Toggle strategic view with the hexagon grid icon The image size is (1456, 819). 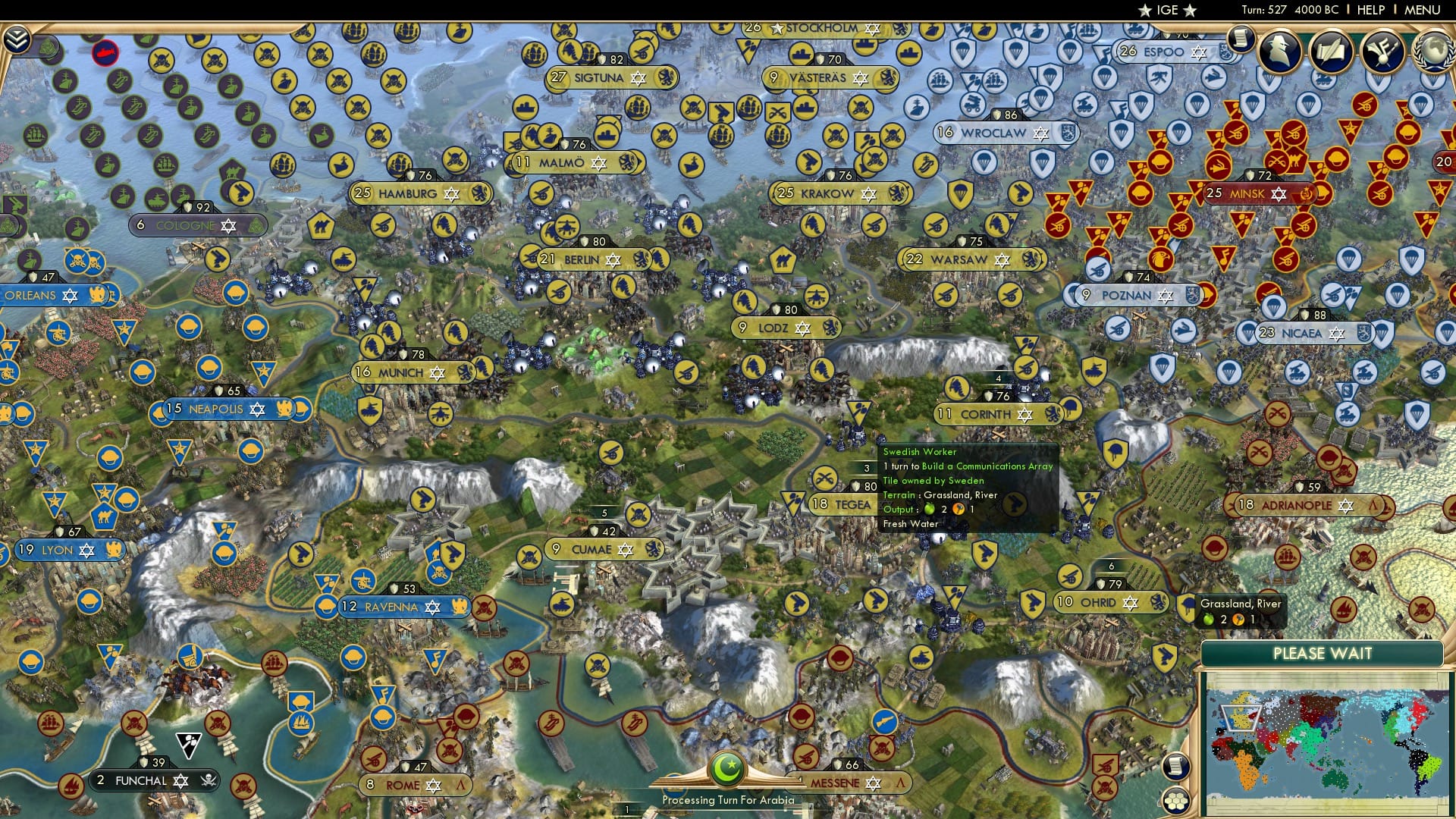pyautogui.click(x=1175, y=801)
